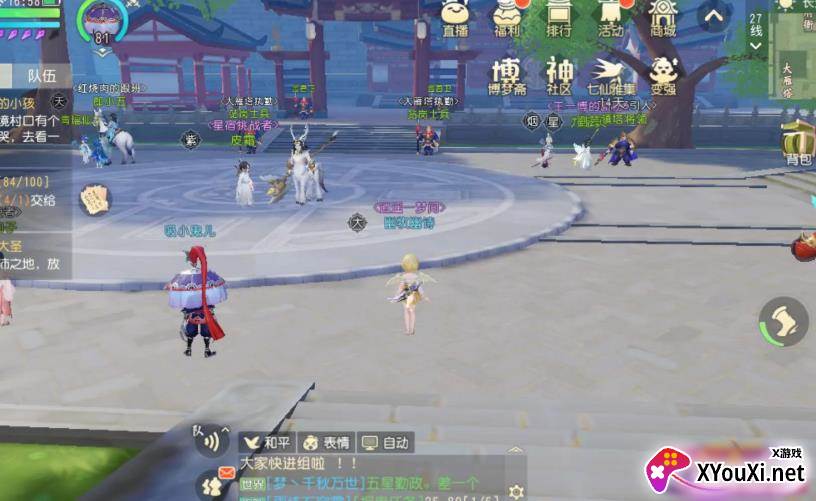This screenshot has height=501, width=816.
Task: Open chat settings gear
Action: (516, 491)
